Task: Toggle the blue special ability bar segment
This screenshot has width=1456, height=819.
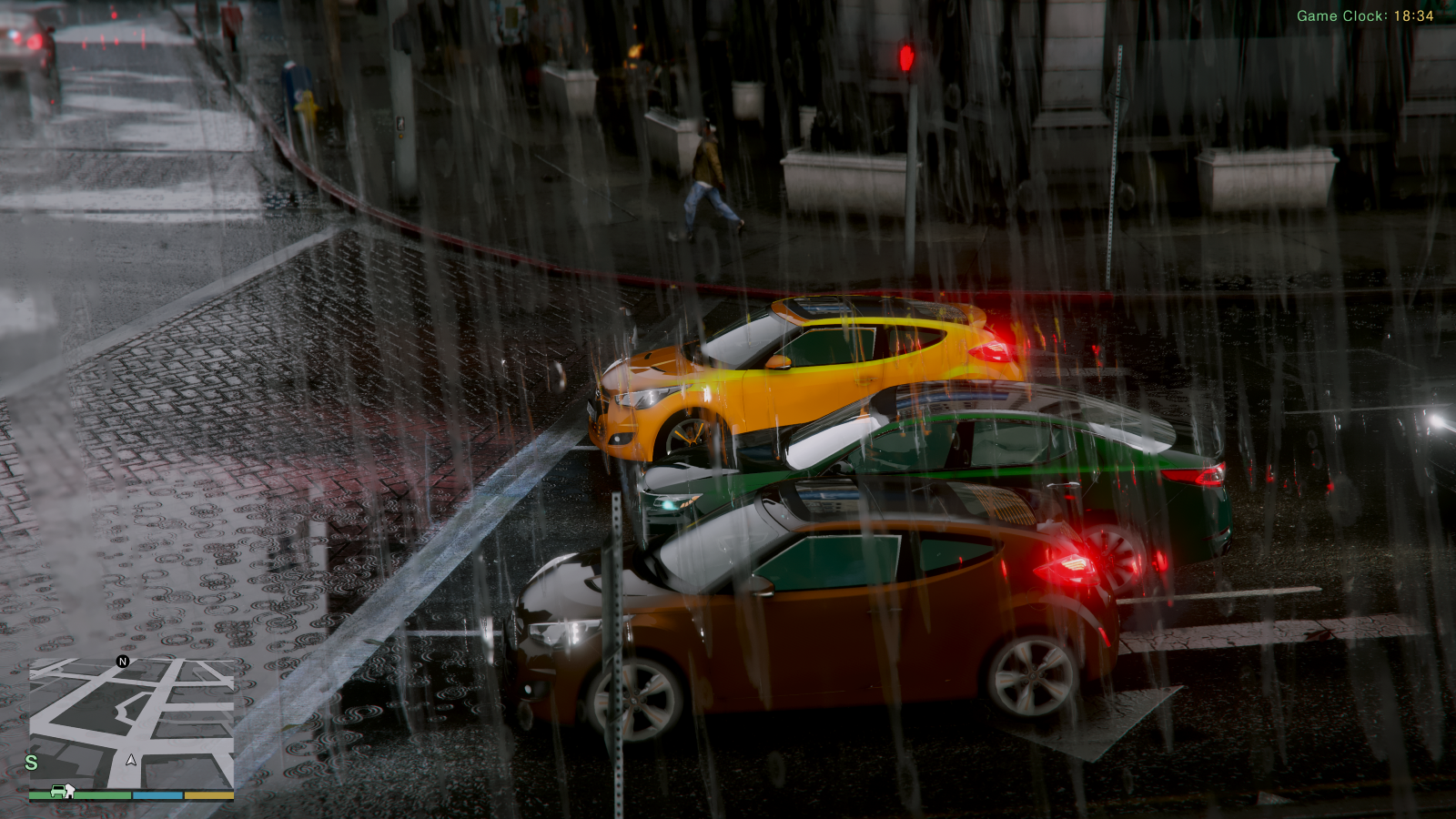Action: point(157,793)
